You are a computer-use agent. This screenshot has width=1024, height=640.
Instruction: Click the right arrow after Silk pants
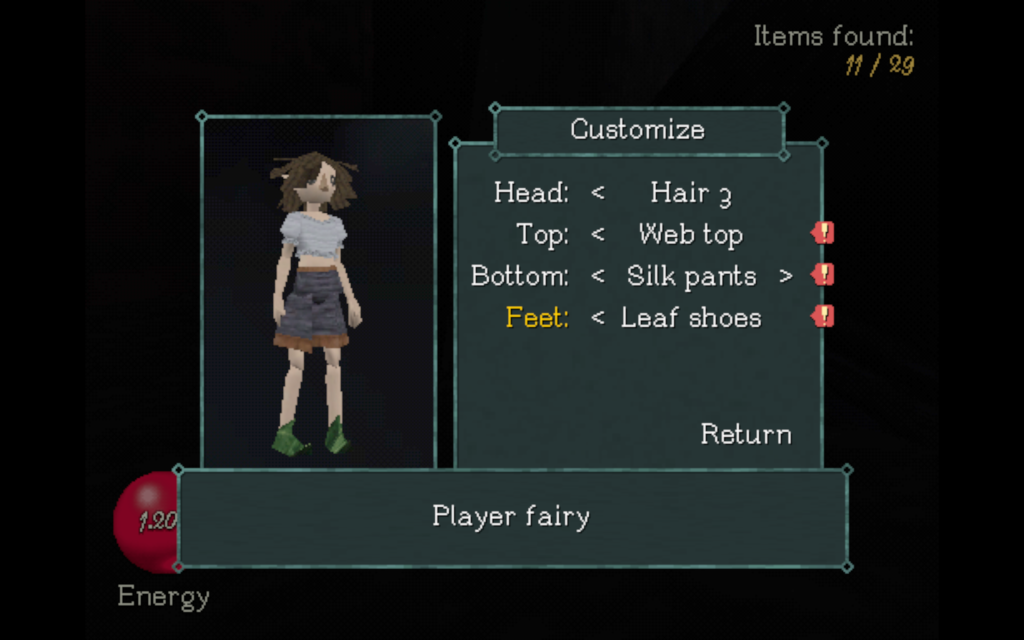786,276
